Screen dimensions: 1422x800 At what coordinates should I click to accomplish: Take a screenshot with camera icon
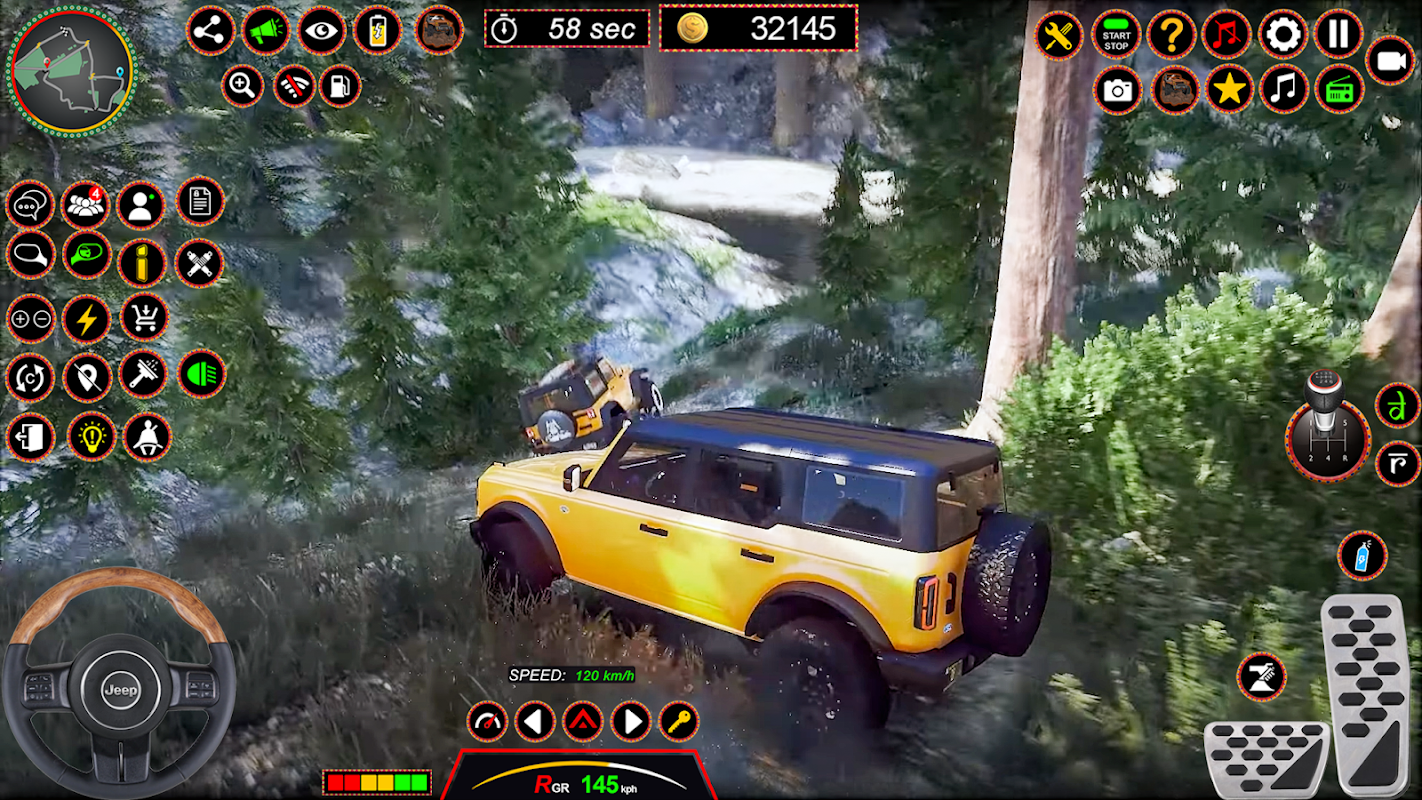pyautogui.click(x=1118, y=91)
